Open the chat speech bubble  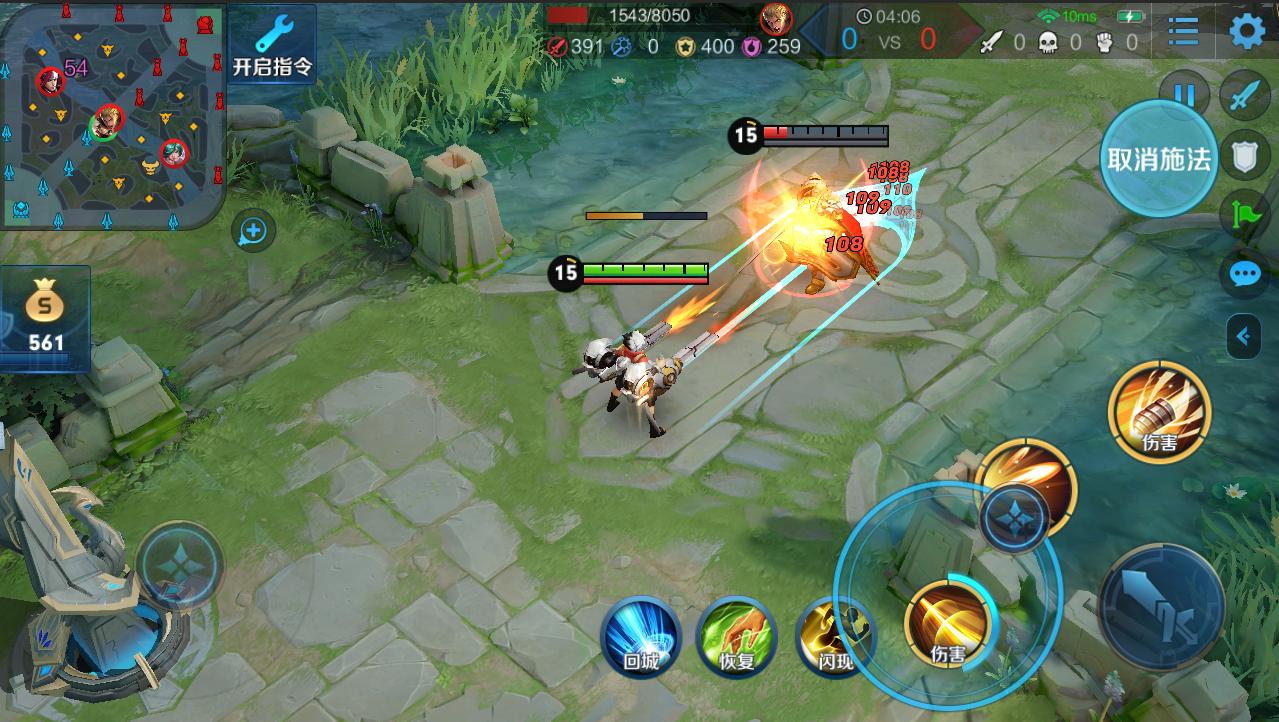coord(1245,273)
